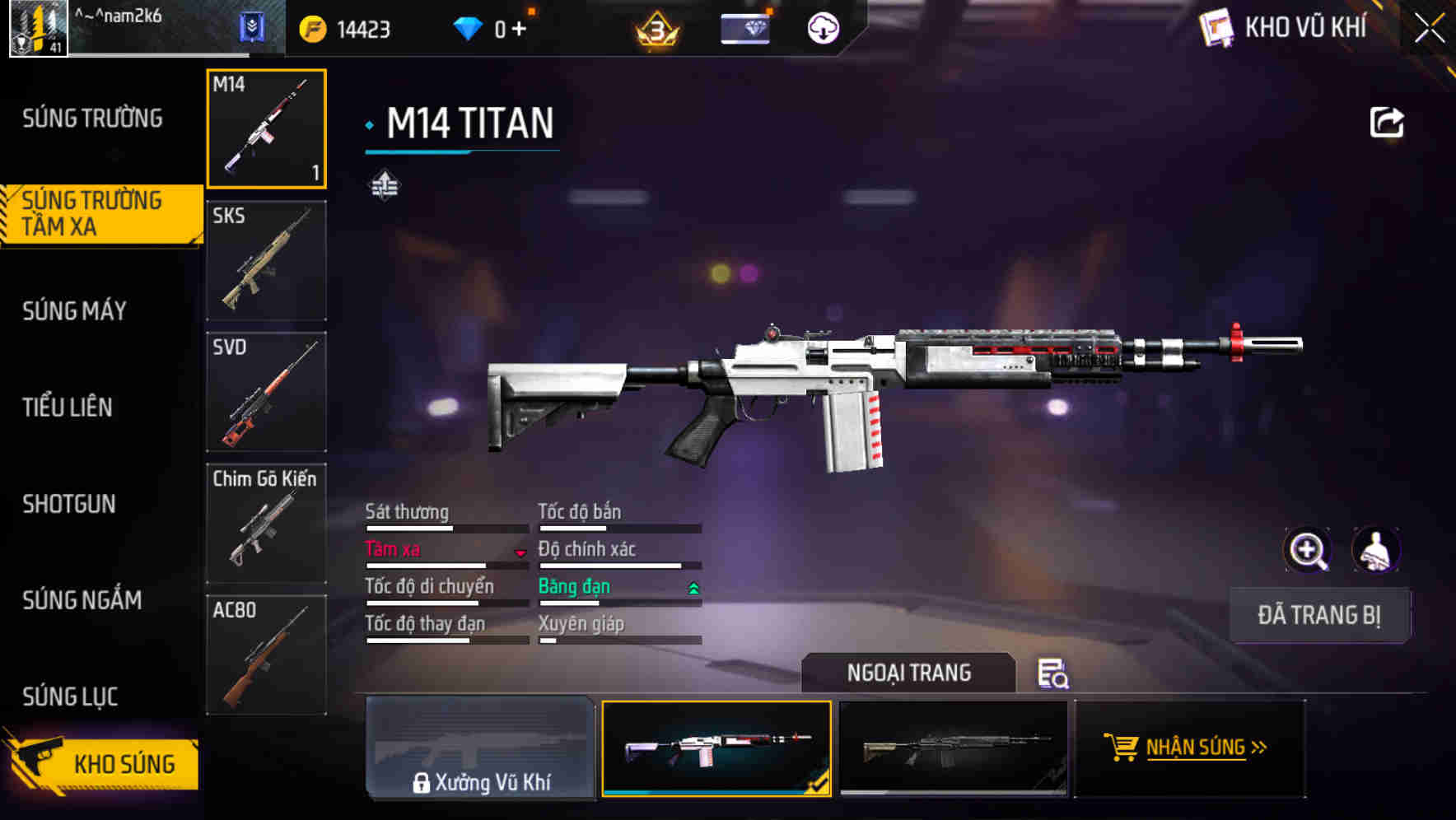Viewport: 1456px width, 820px height.
Task: Click the Đã Trang Bị button
Action: (1318, 615)
